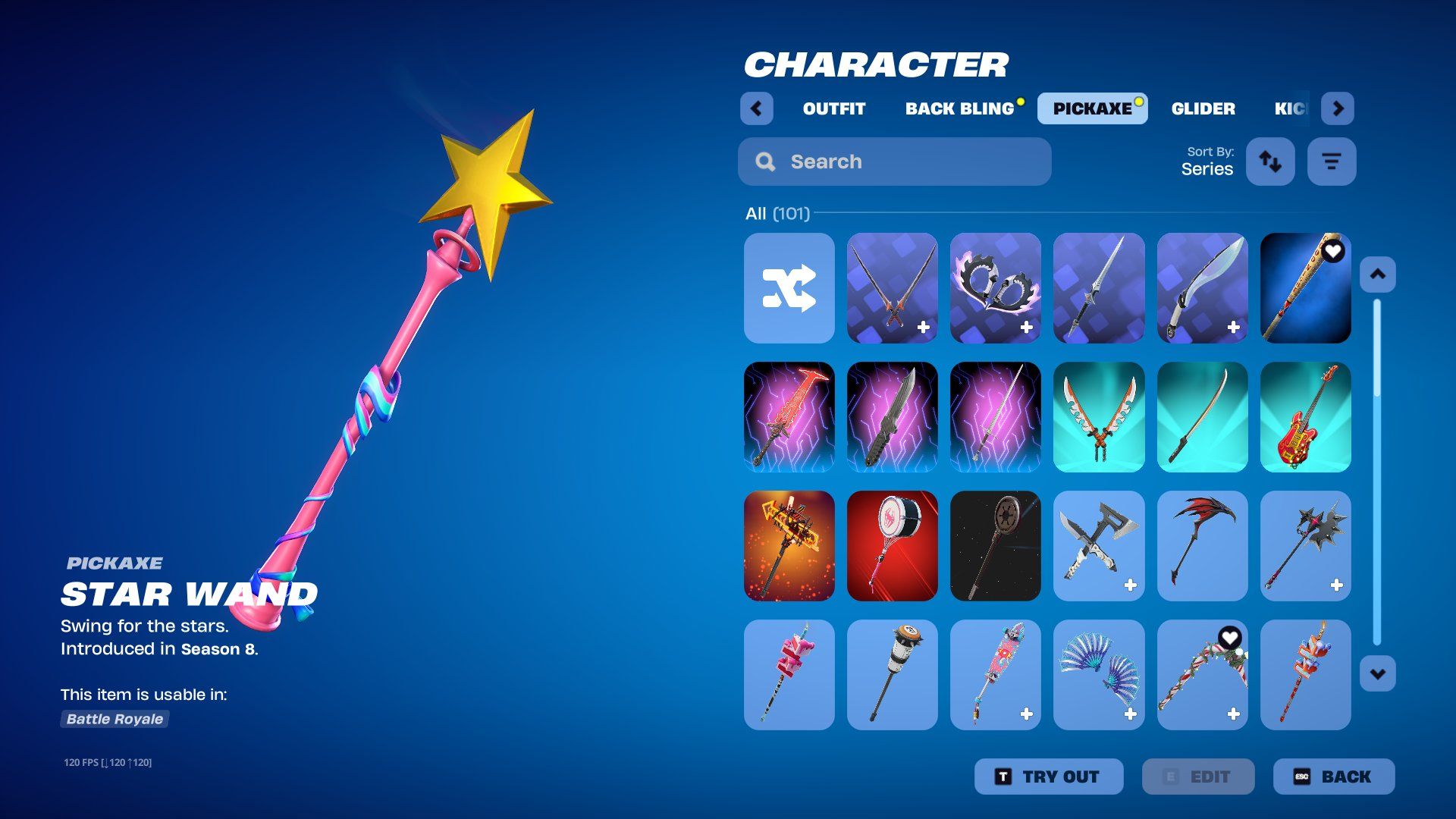Select the crossed dual axes pickaxe

1098,546
